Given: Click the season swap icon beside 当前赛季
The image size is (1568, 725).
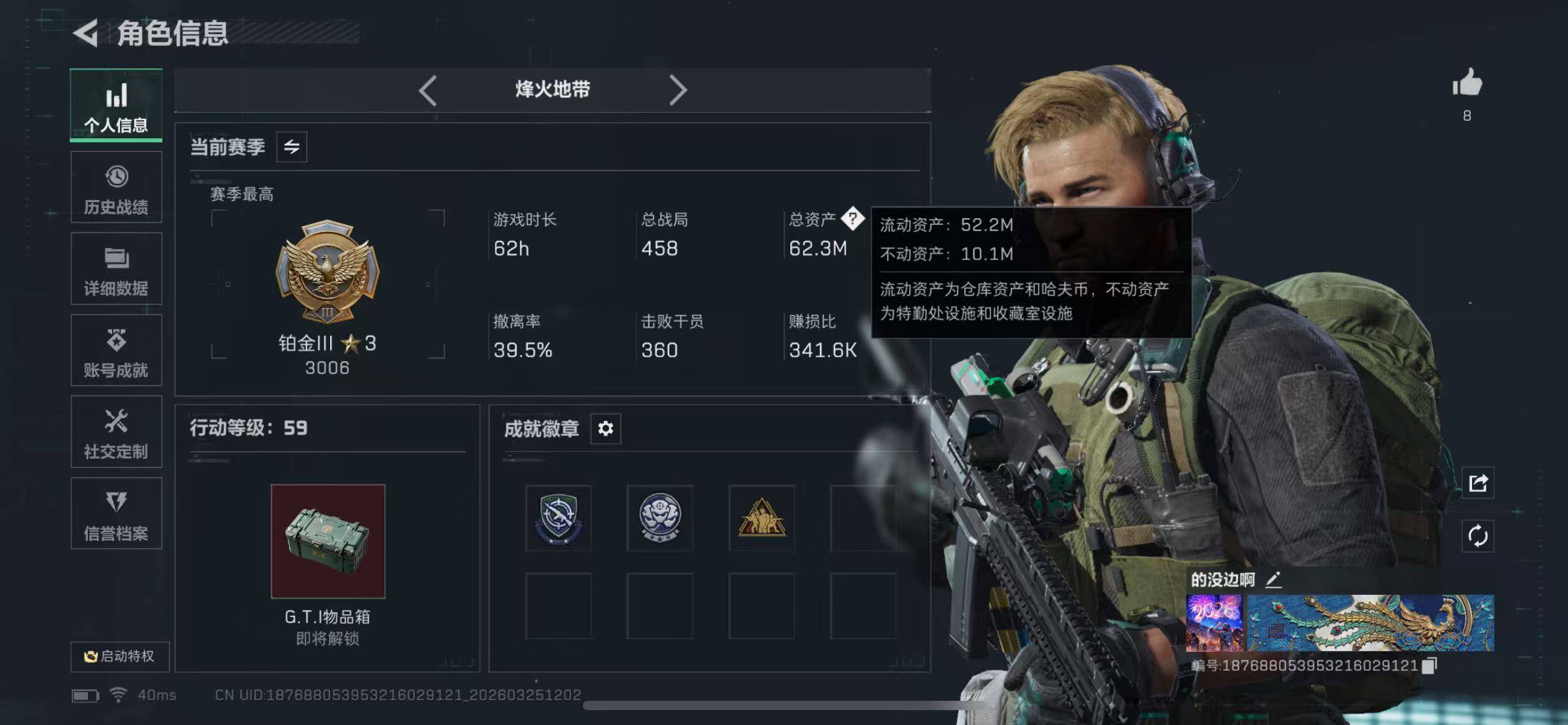Looking at the screenshot, I should (x=291, y=146).
